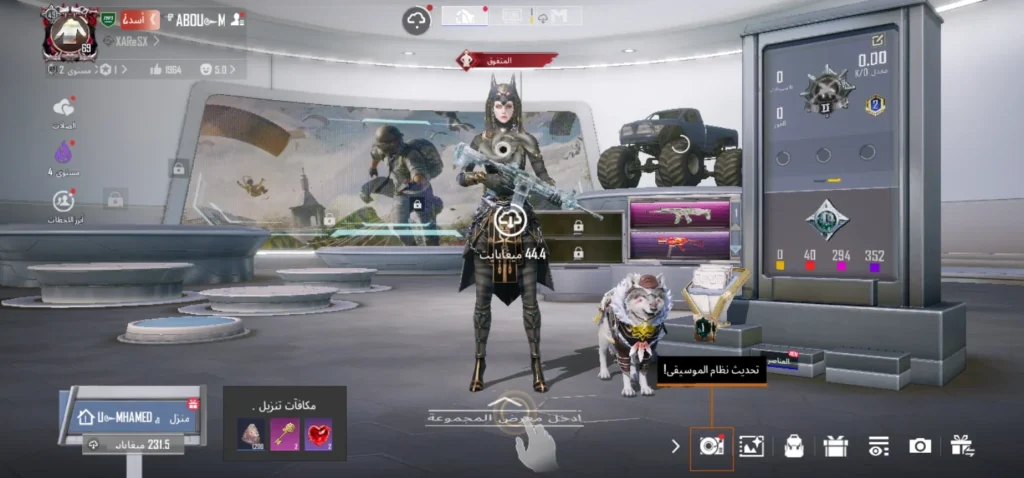Open the highlights moments icon
Screen dimensions: 1024x478
pos(64,200)
